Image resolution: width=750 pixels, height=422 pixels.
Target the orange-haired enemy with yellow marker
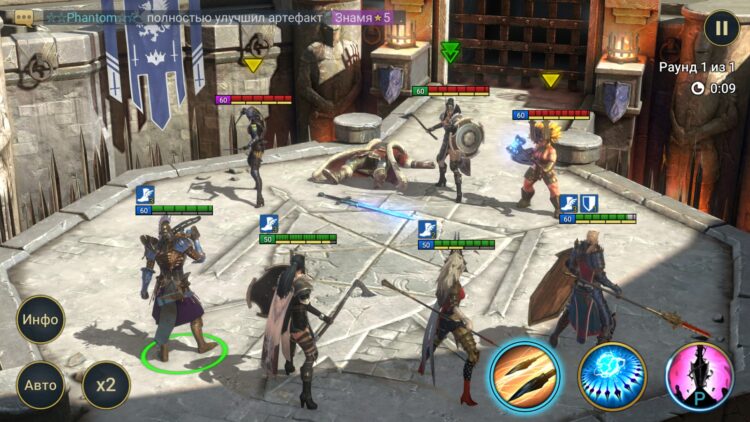(x=545, y=160)
